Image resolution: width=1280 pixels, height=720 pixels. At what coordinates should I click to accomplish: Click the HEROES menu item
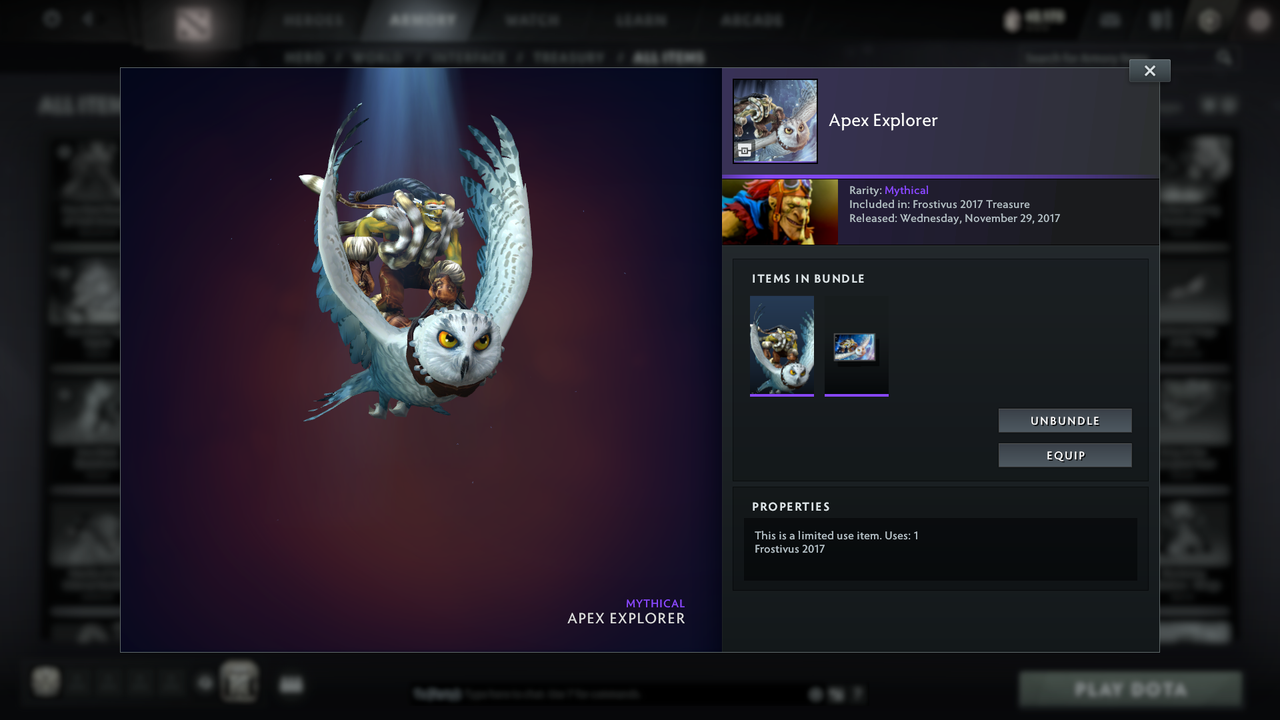pyautogui.click(x=313, y=18)
